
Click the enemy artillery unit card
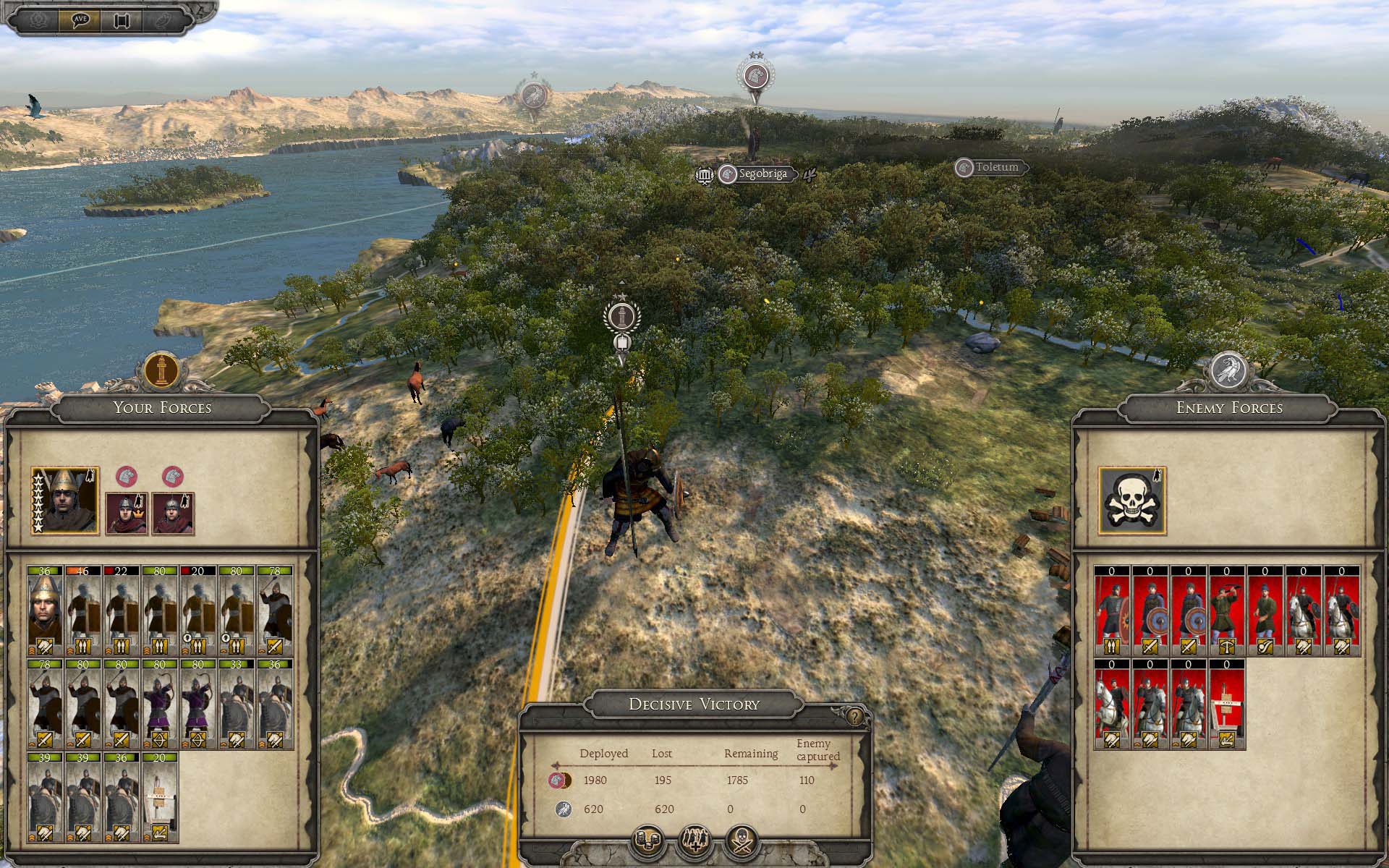(x=1227, y=704)
